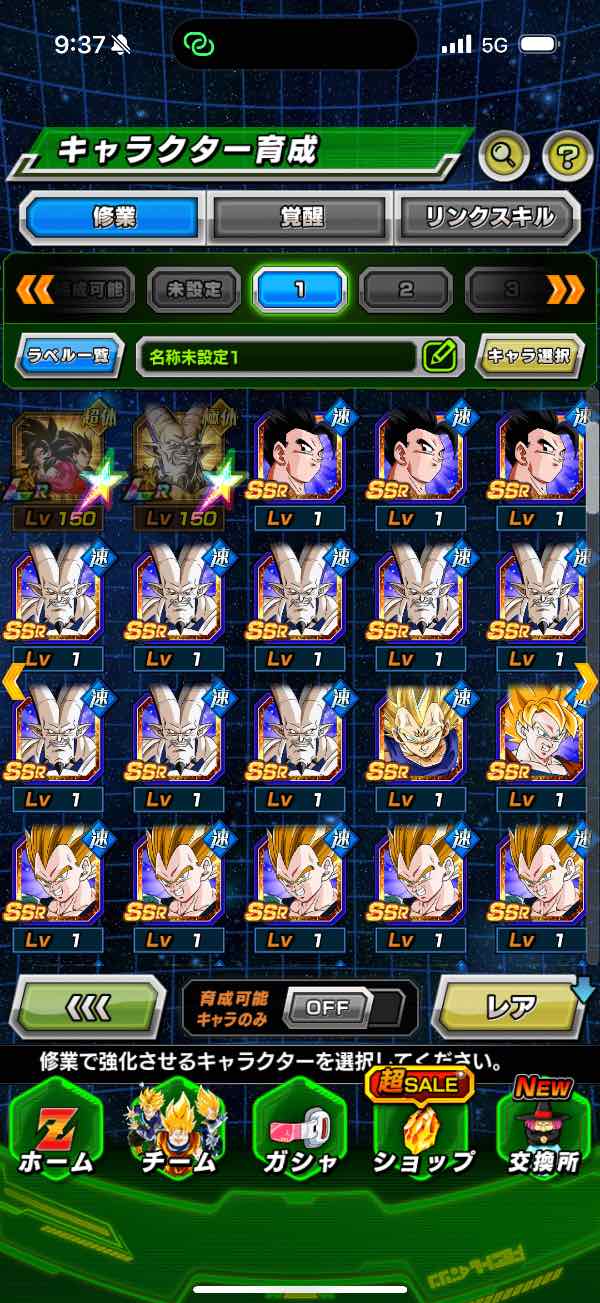The image size is (600, 1303).
Task: Toggle the 育成可能キャラのみ OFF switch
Action: (327, 1007)
